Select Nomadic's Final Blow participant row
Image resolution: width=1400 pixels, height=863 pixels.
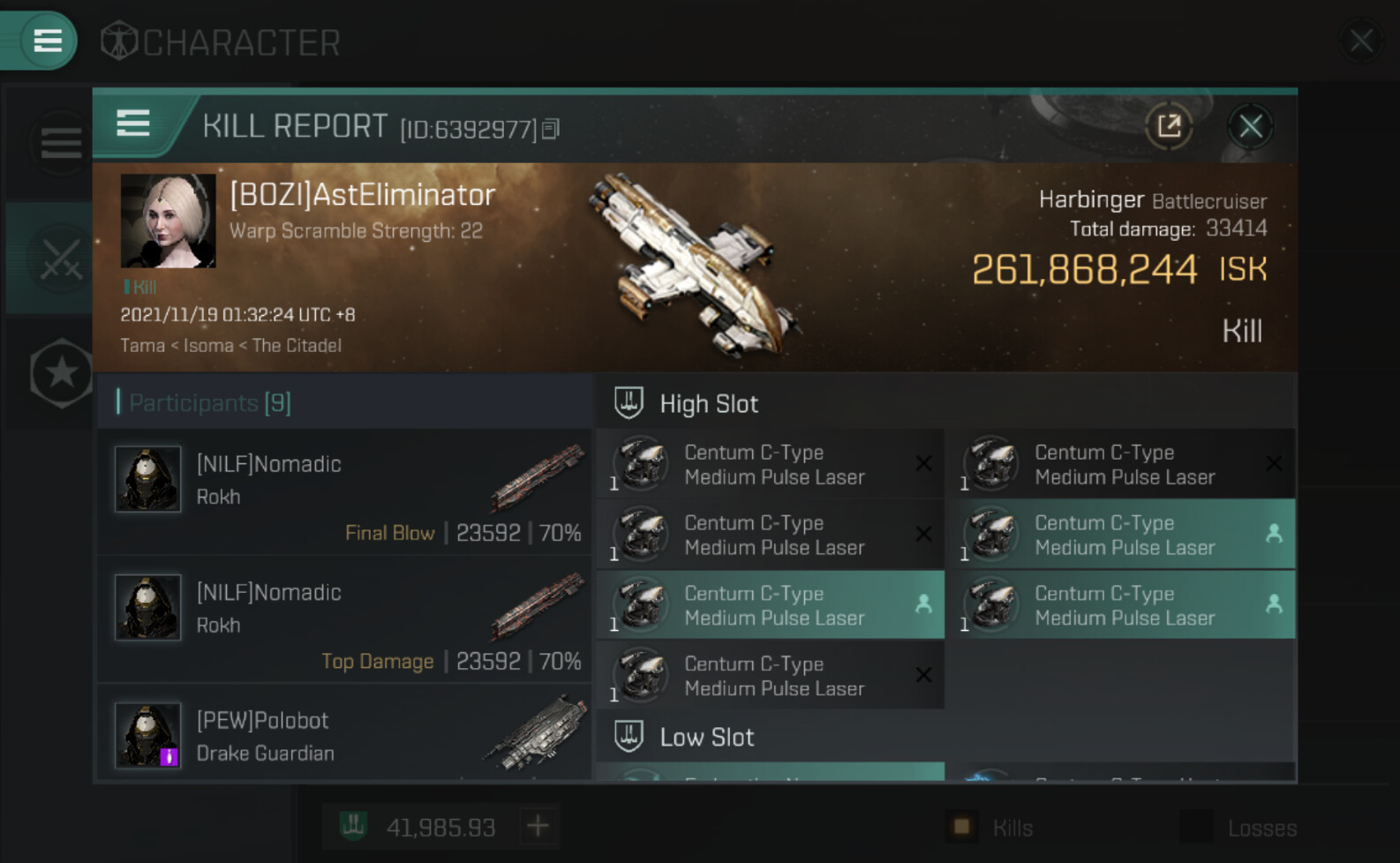344,492
